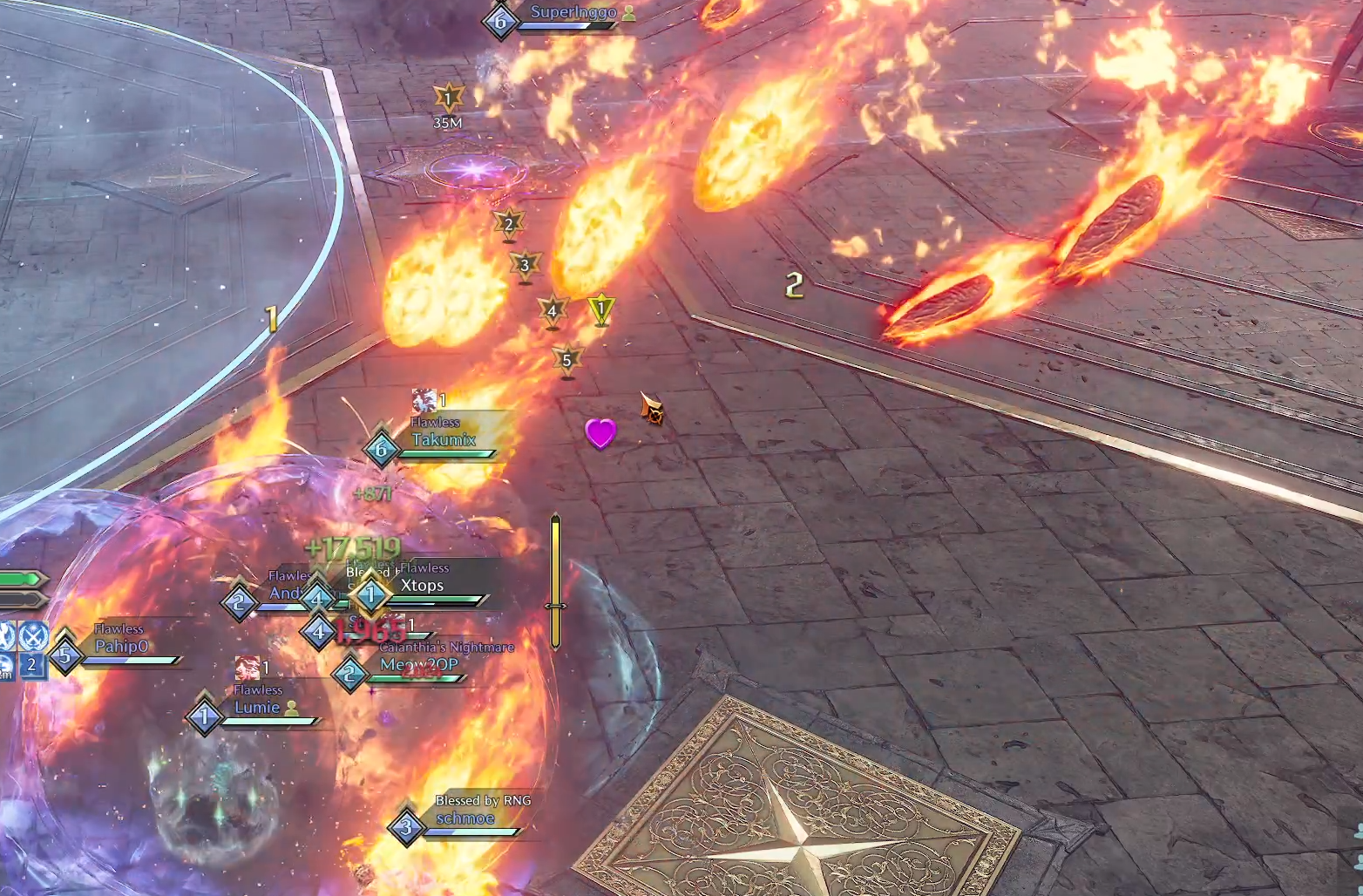Click the star marker numbered 5

pyautogui.click(x=567, y=360)
